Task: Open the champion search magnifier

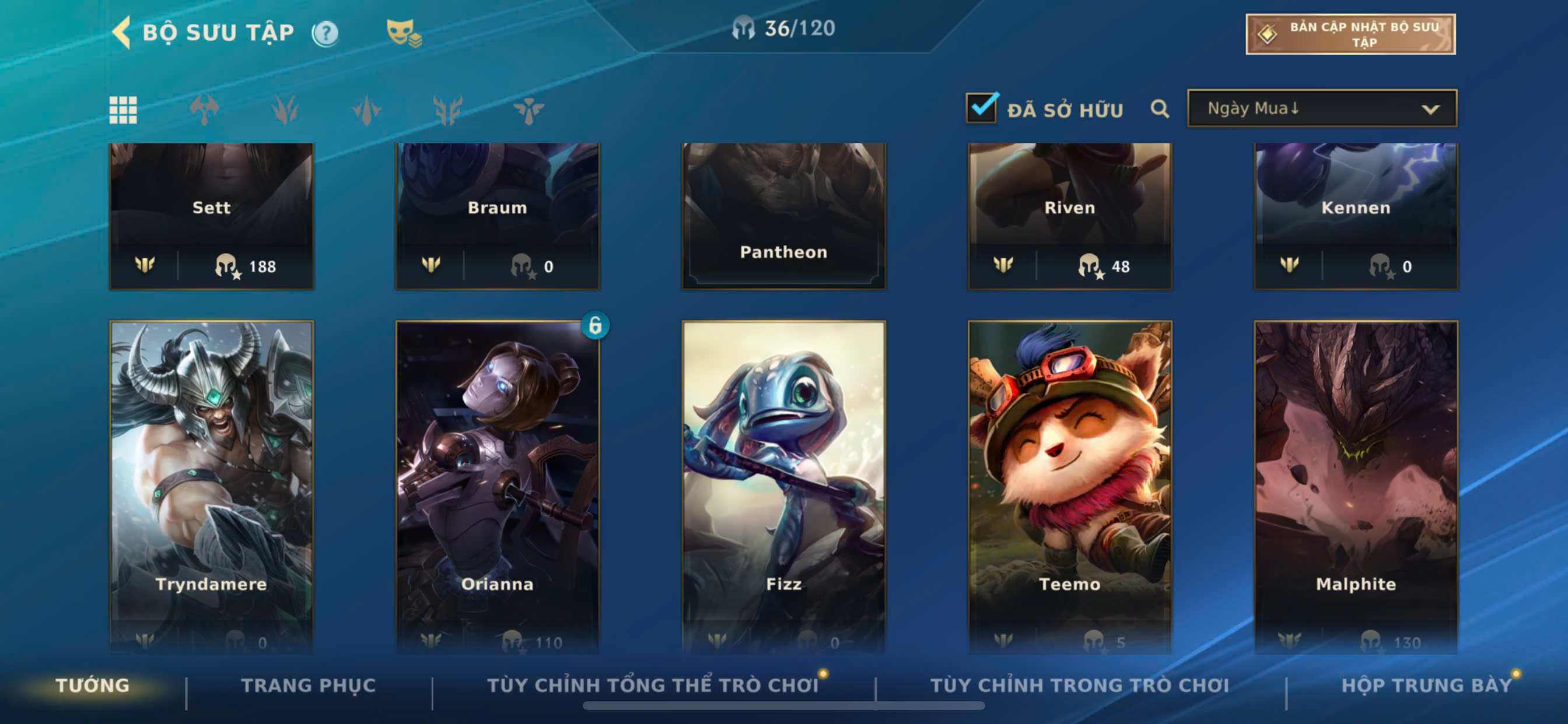Action: pyautogui.click(x=1160, y=109)
